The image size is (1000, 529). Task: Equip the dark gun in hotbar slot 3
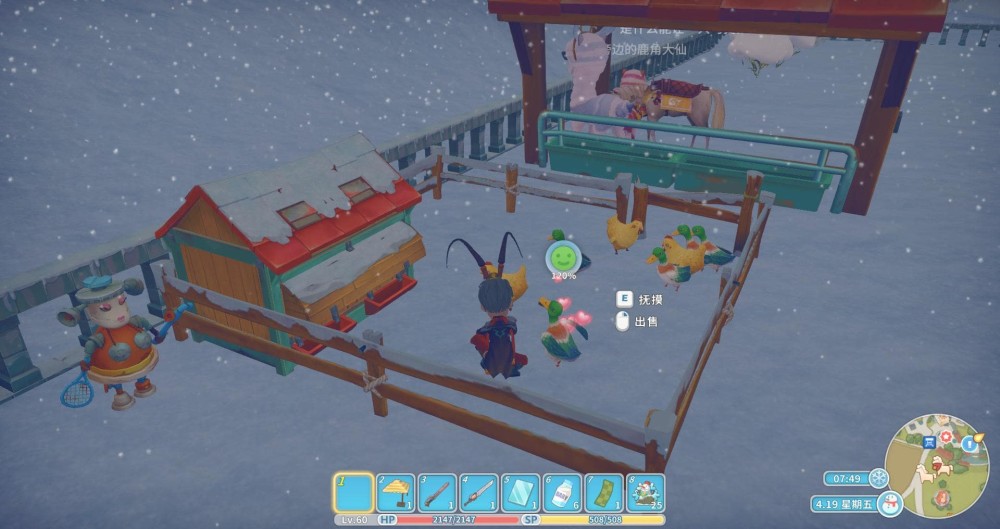437,492
